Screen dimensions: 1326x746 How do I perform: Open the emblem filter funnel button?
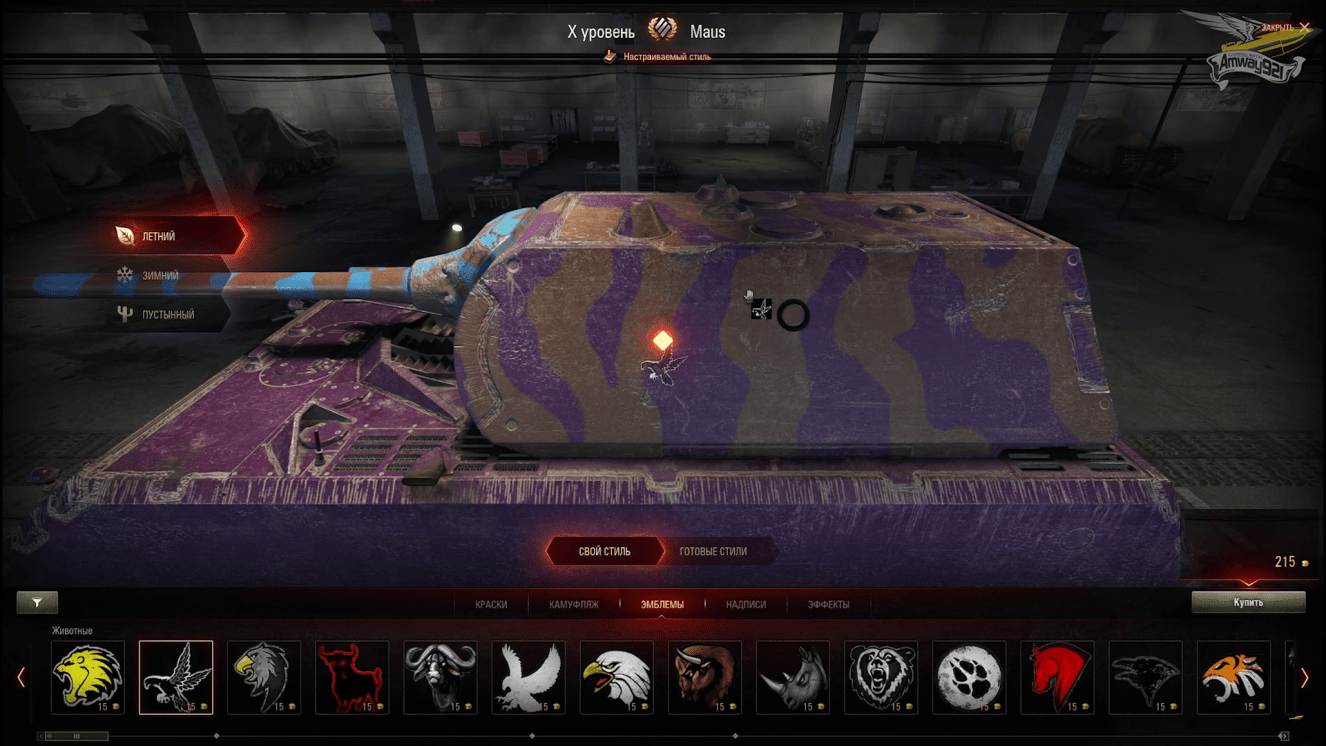(37, 602)
